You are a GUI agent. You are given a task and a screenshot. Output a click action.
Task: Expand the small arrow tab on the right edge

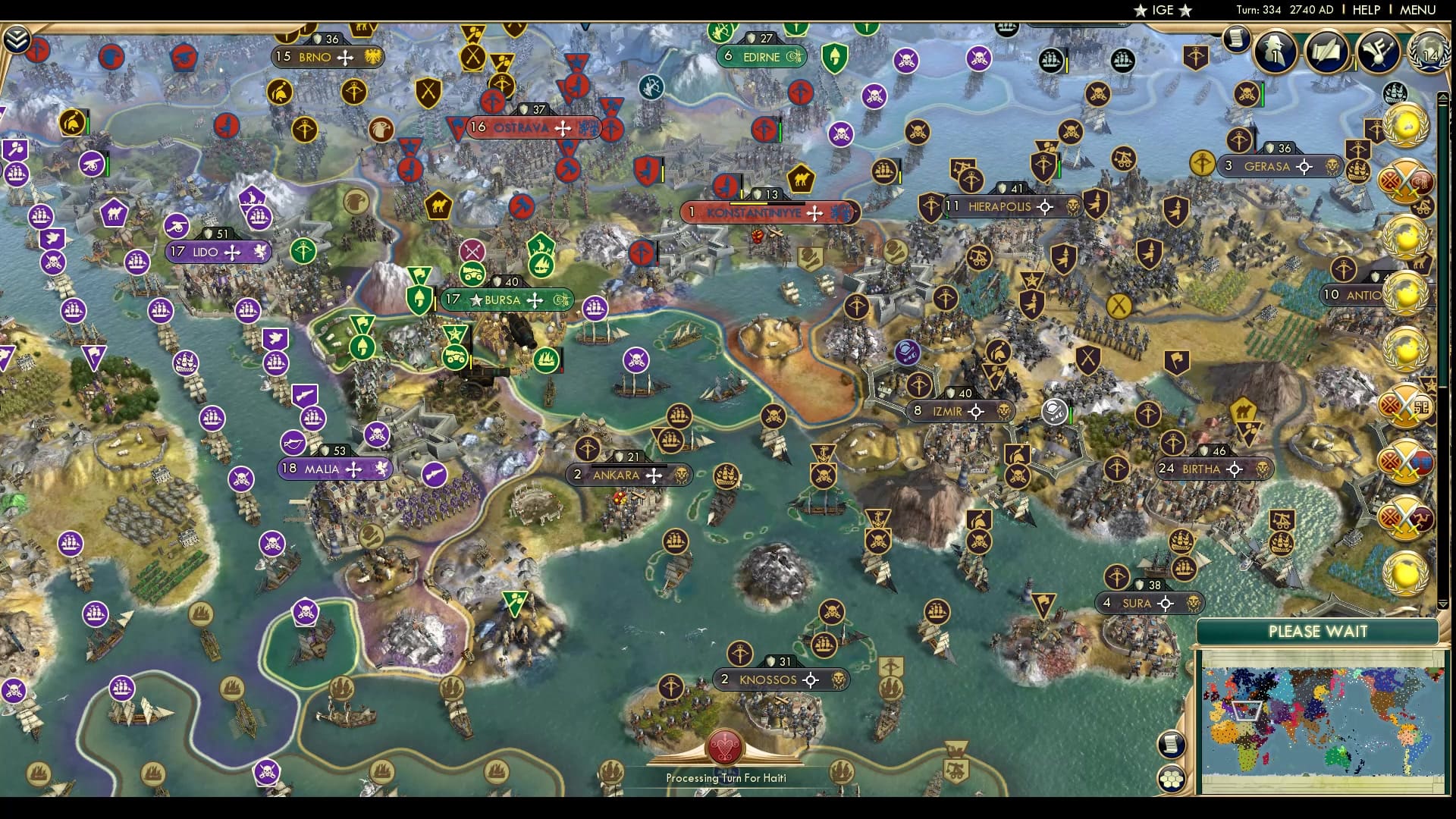pyautogui.click(x=1442, y=97)
